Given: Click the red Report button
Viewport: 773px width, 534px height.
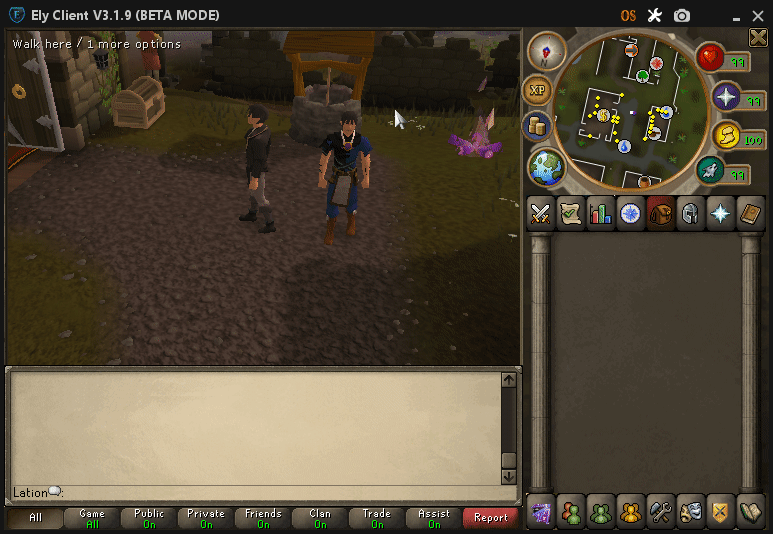Looking at the screenshot, I should point(491,517).
